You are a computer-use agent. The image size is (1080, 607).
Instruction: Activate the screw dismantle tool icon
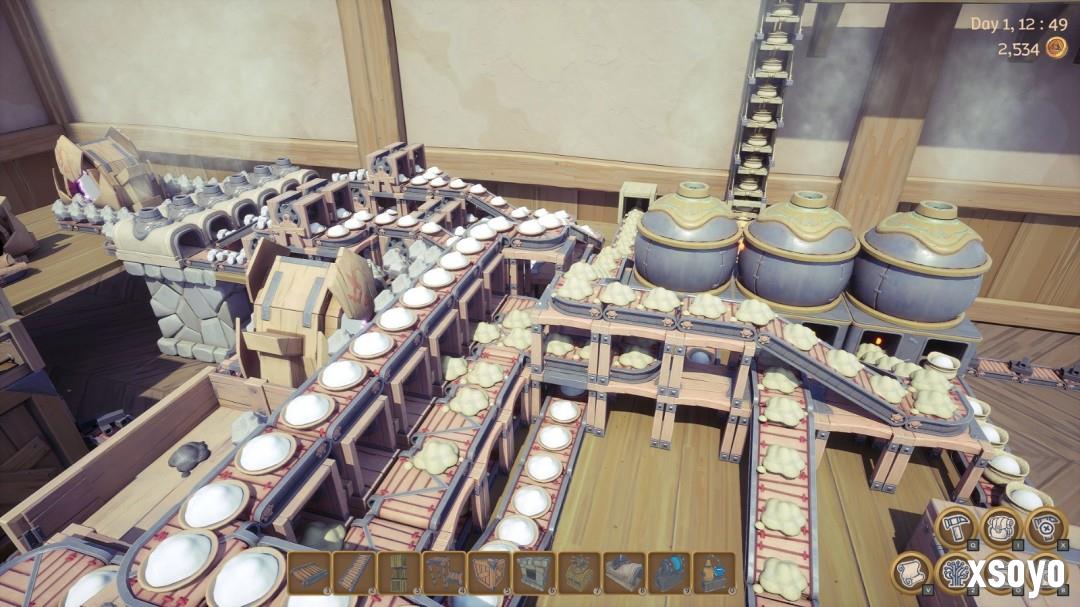pyautogui.click(x=1046, y=526)
